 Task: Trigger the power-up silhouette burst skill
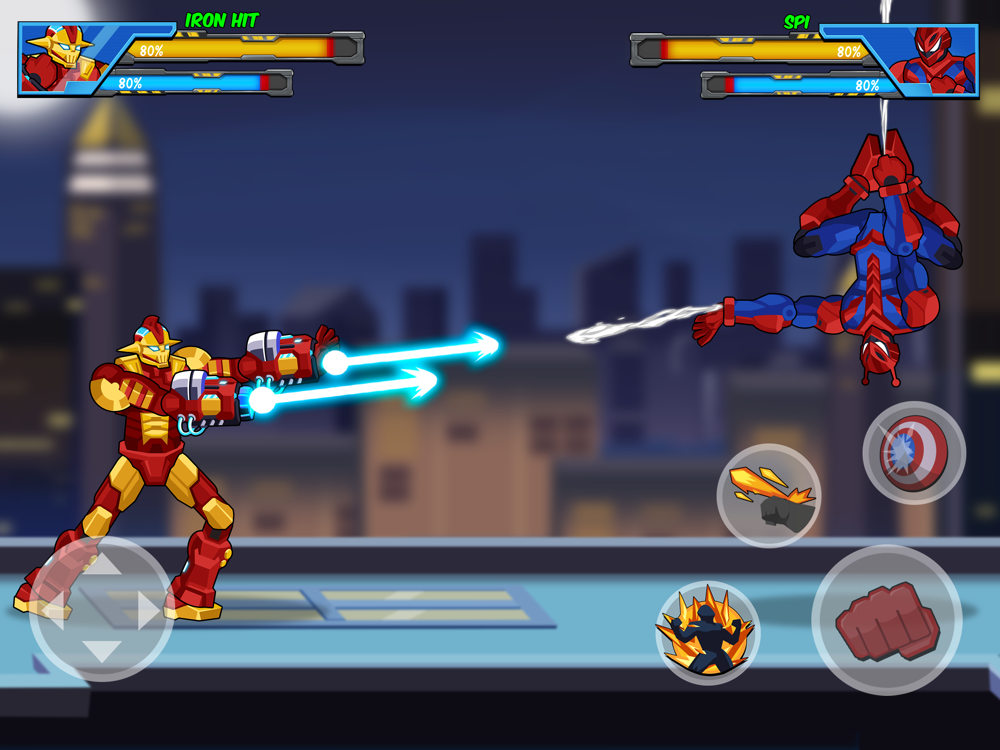[x=707, y=633]
